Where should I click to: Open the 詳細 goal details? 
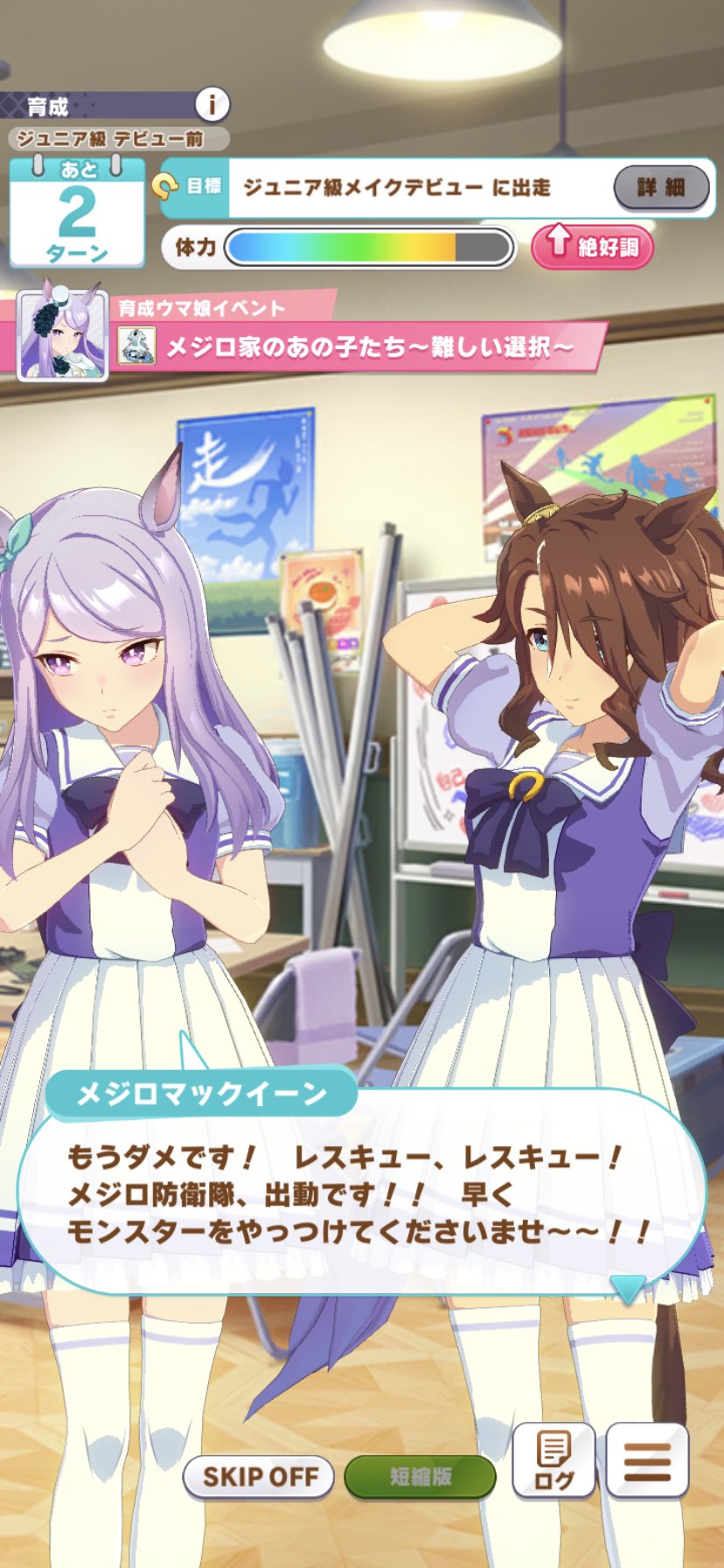(x=661, y=187)
